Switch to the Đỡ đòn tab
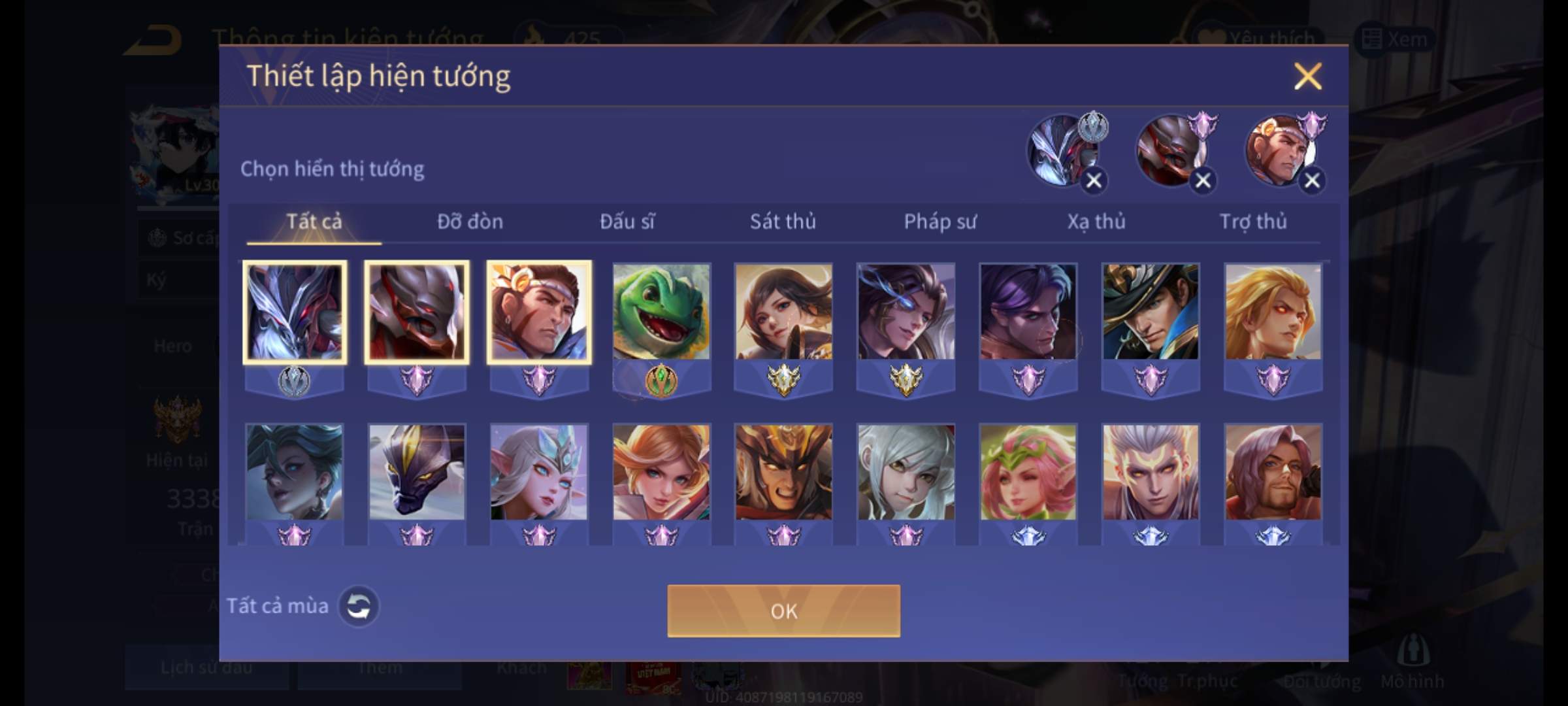The height and width of the screenshot is (706, 1568). [470, 222]
